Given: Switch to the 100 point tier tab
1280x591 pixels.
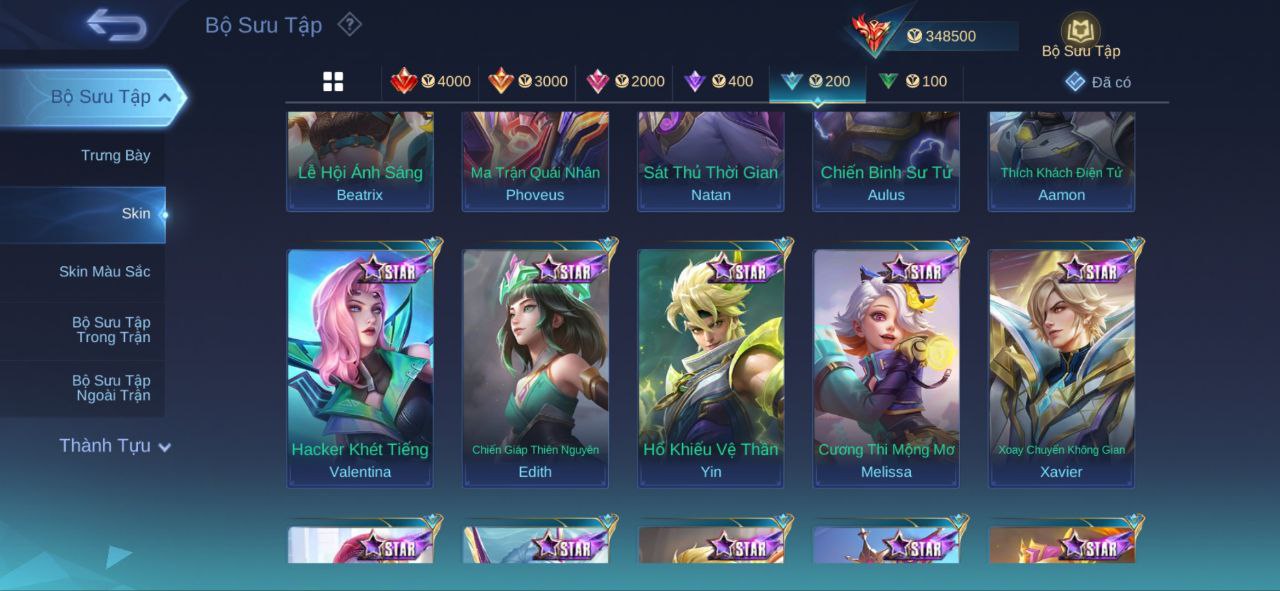Looking at the screenshot, I should coord(913,82).
